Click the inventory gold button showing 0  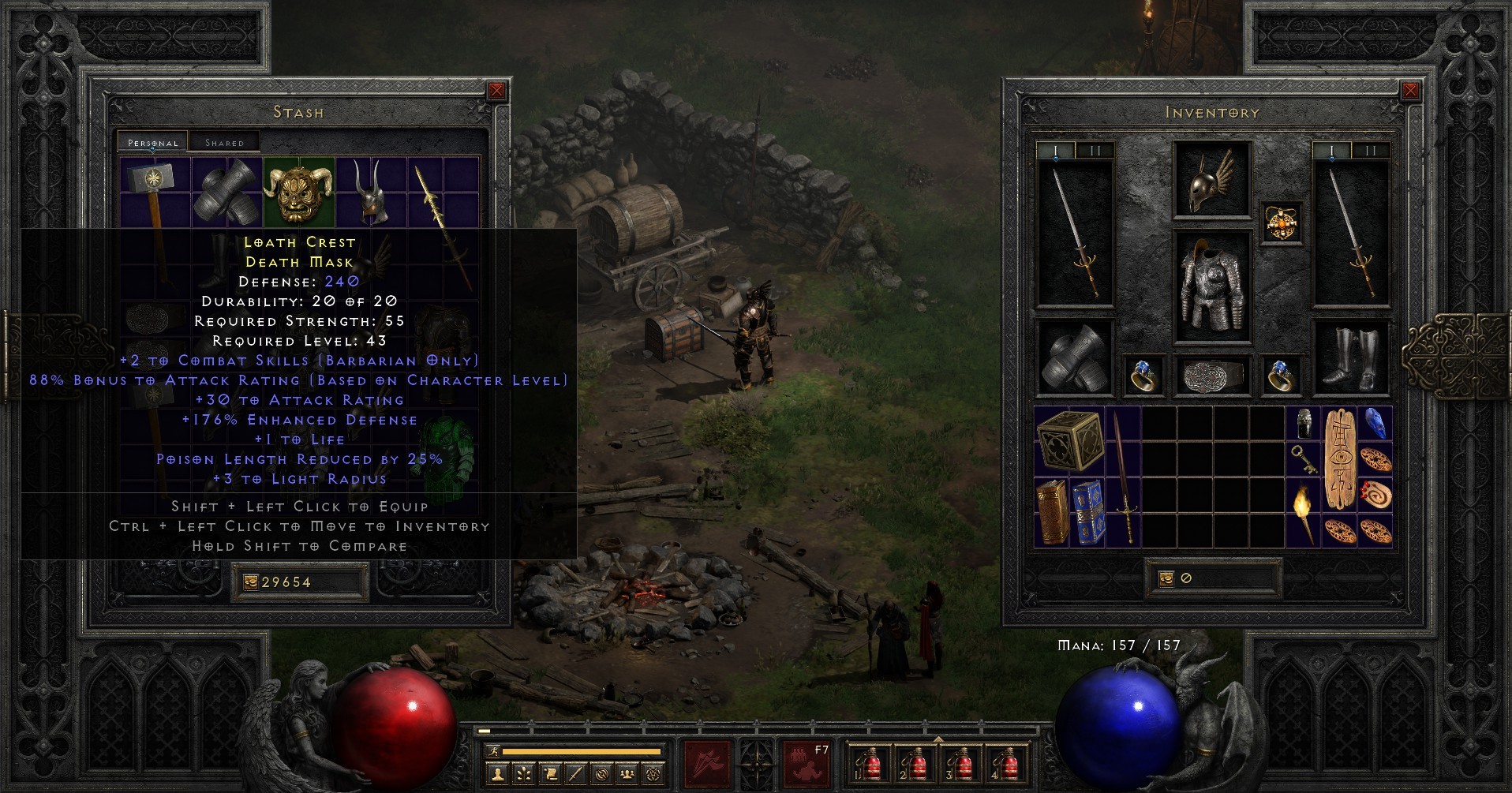pyautogui.click(x=1214, y=577)
